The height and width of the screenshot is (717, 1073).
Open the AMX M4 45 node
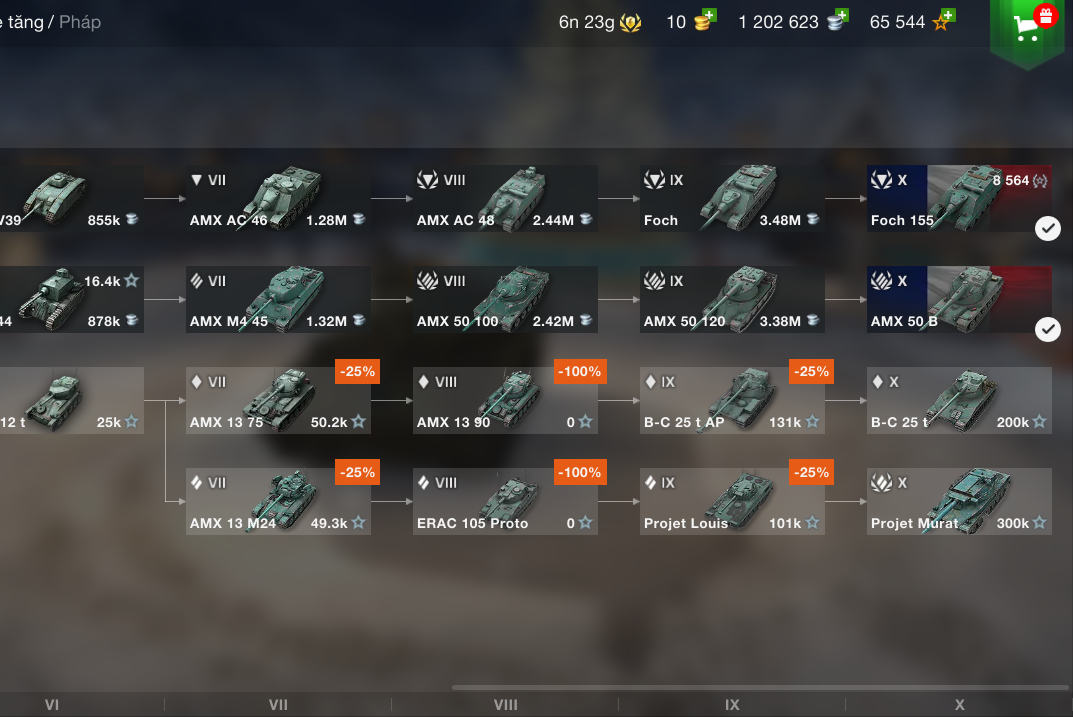point(278,300)
